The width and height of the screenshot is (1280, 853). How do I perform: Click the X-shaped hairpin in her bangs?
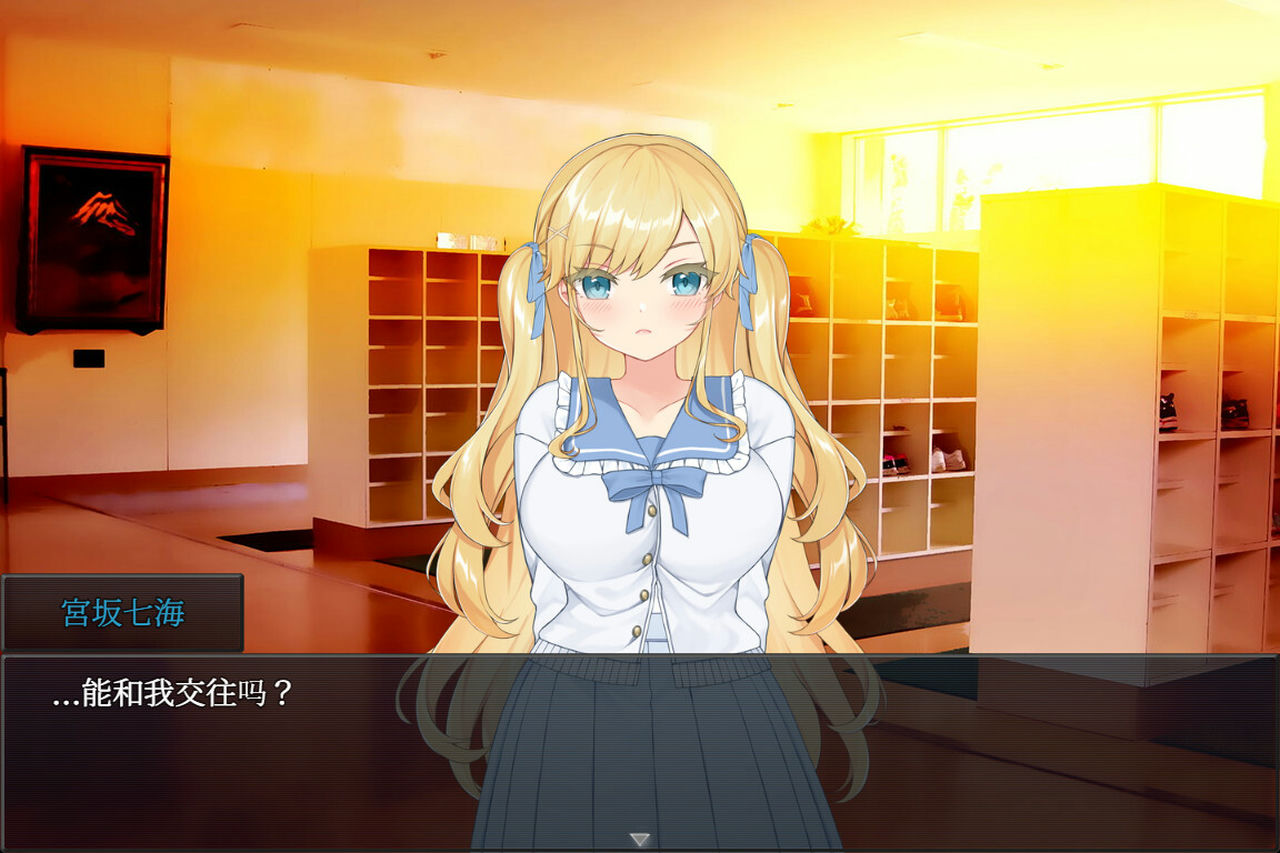pos(557,231)
